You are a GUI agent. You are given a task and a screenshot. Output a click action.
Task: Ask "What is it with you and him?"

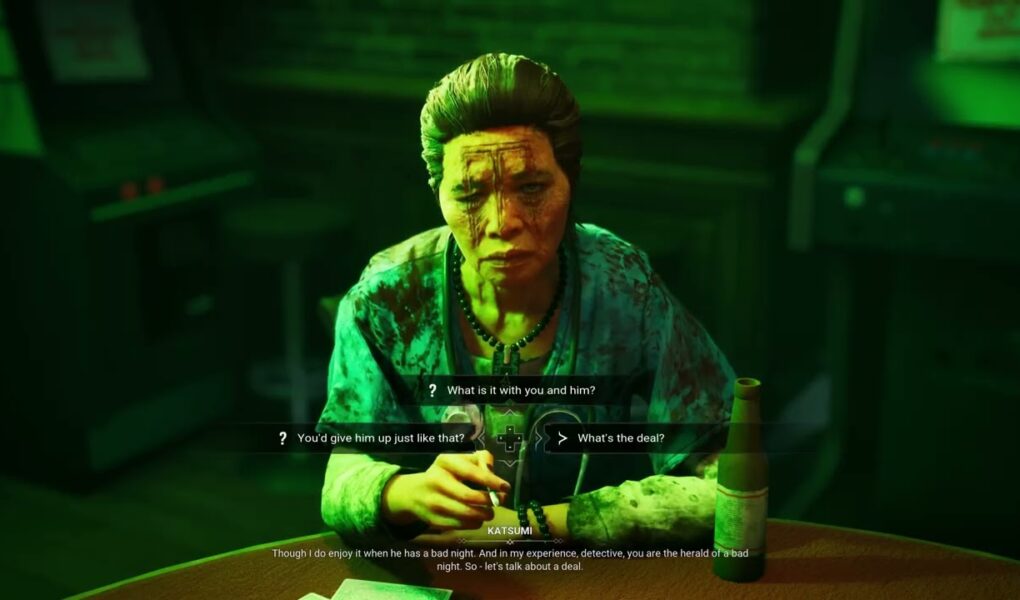click(520, 390)
